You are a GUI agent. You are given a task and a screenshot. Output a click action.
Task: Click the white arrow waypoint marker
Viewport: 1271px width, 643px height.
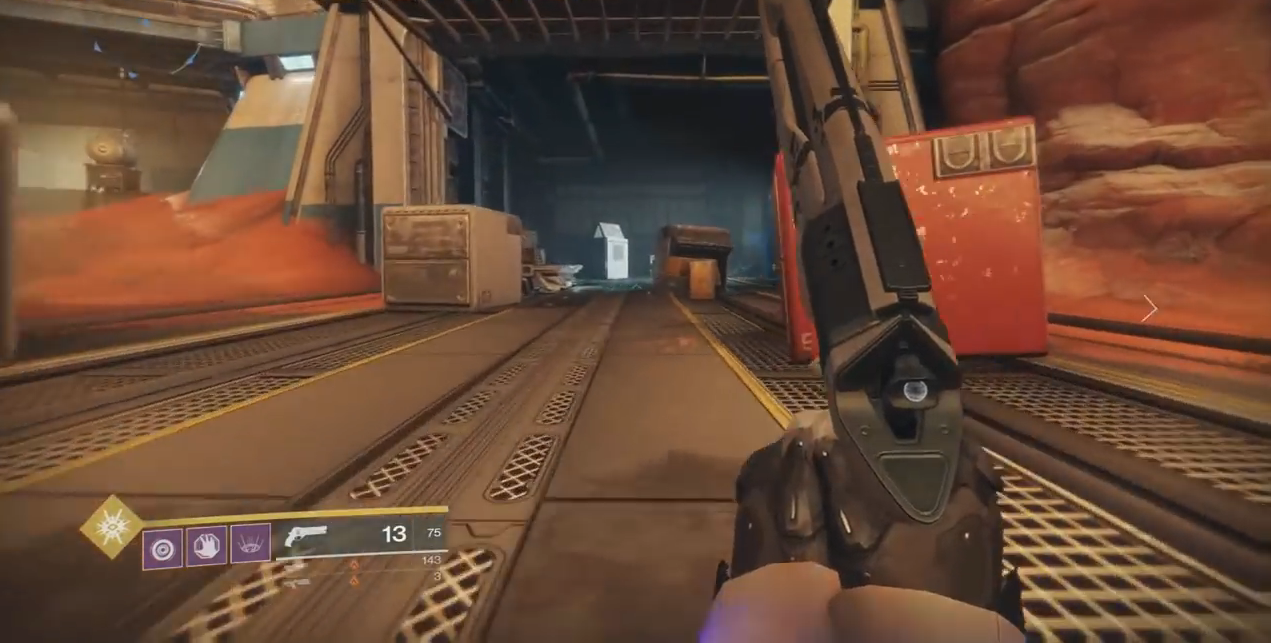pos(1150,309)
